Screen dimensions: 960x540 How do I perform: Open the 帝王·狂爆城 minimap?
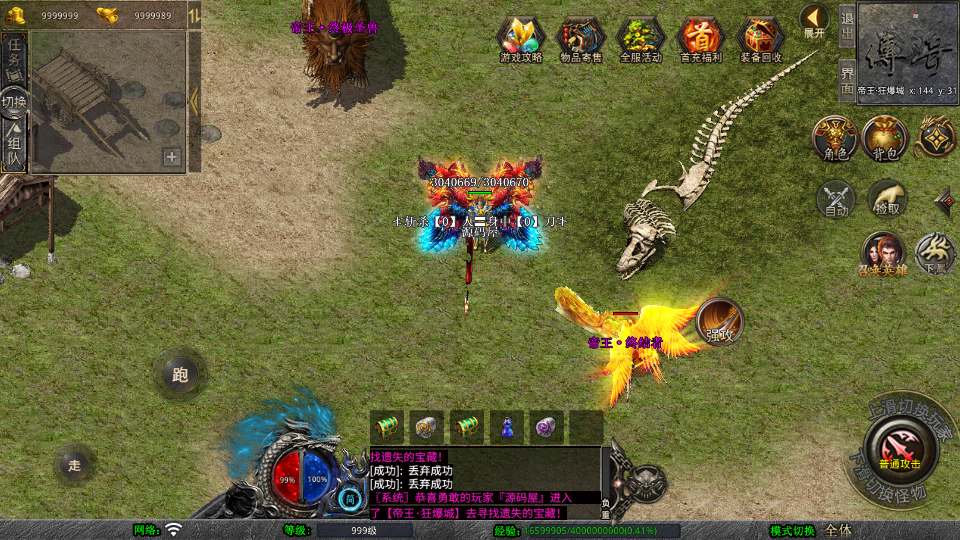click(907, 47)
